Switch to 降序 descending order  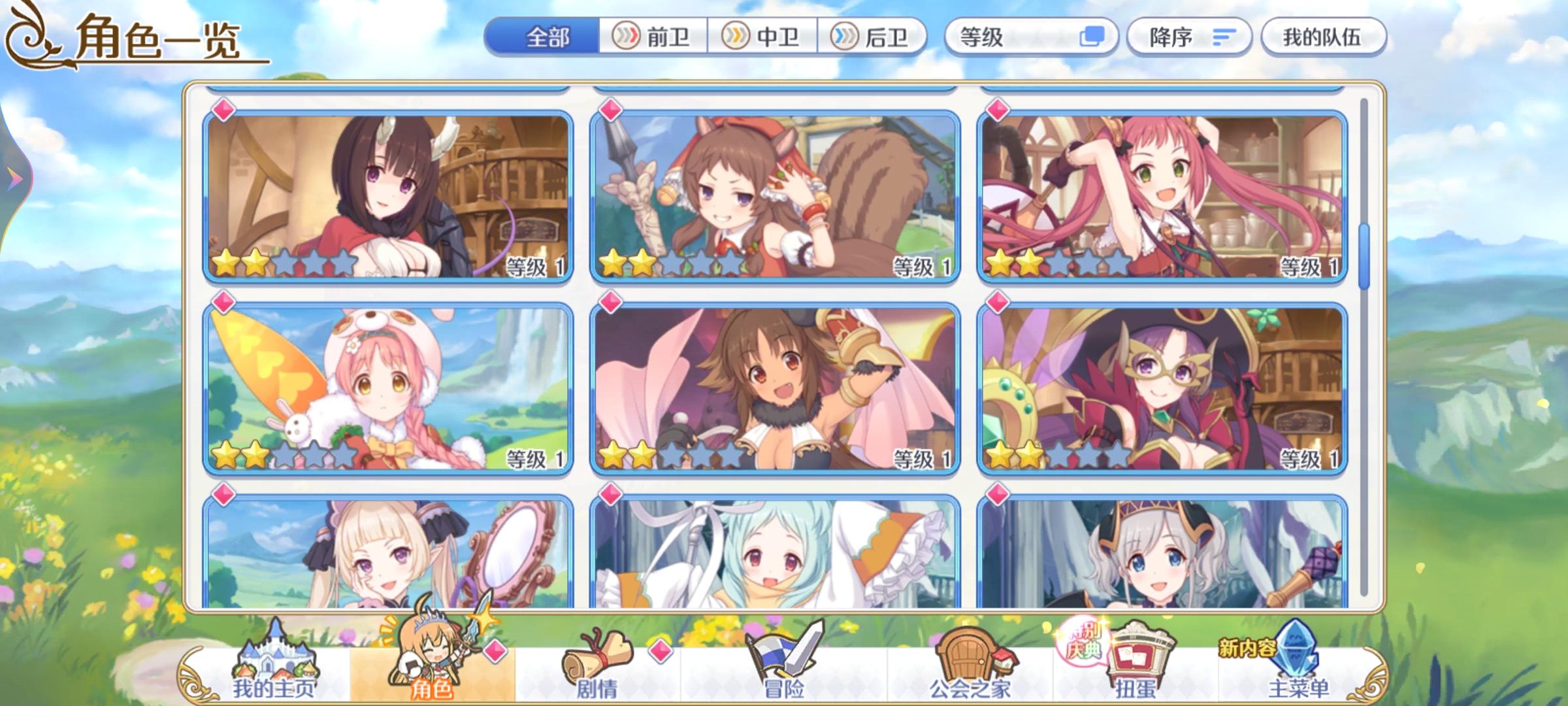click(x=1169, y=37)
